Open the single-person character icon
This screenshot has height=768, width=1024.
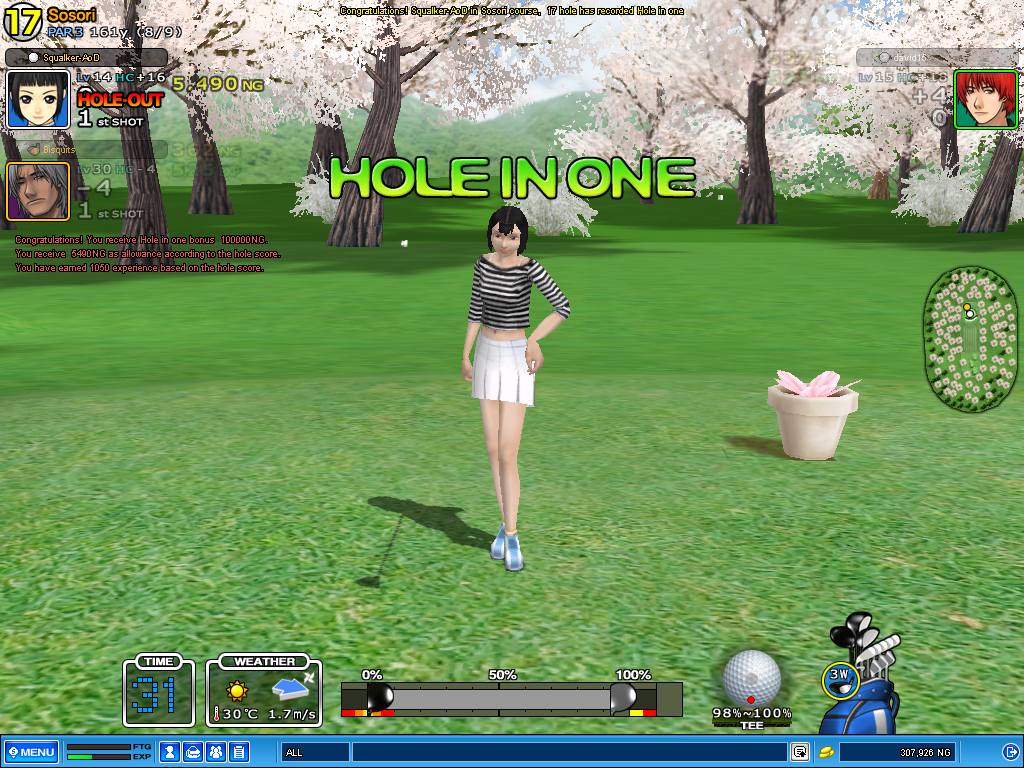tap(170, 752)
